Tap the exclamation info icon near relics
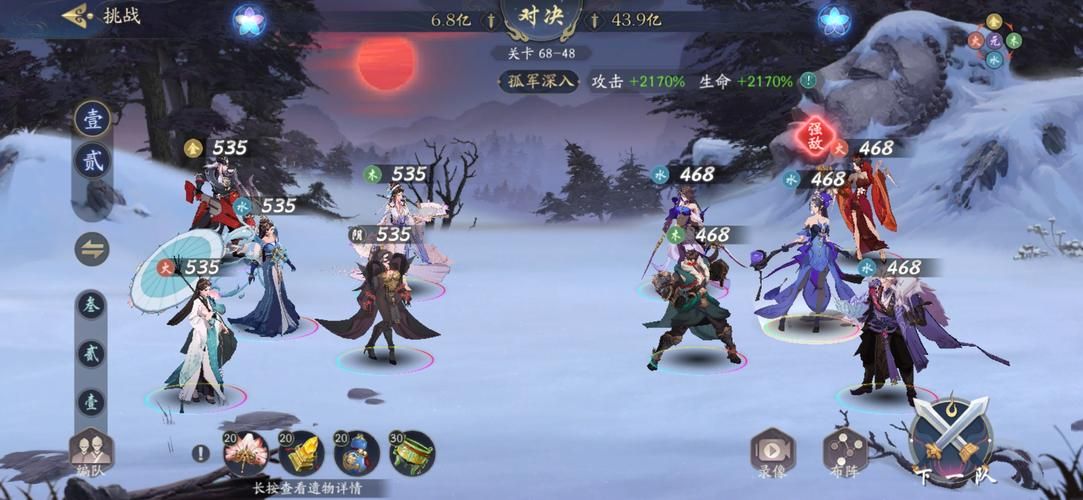1083x500 pixels. tap(200, 453)
